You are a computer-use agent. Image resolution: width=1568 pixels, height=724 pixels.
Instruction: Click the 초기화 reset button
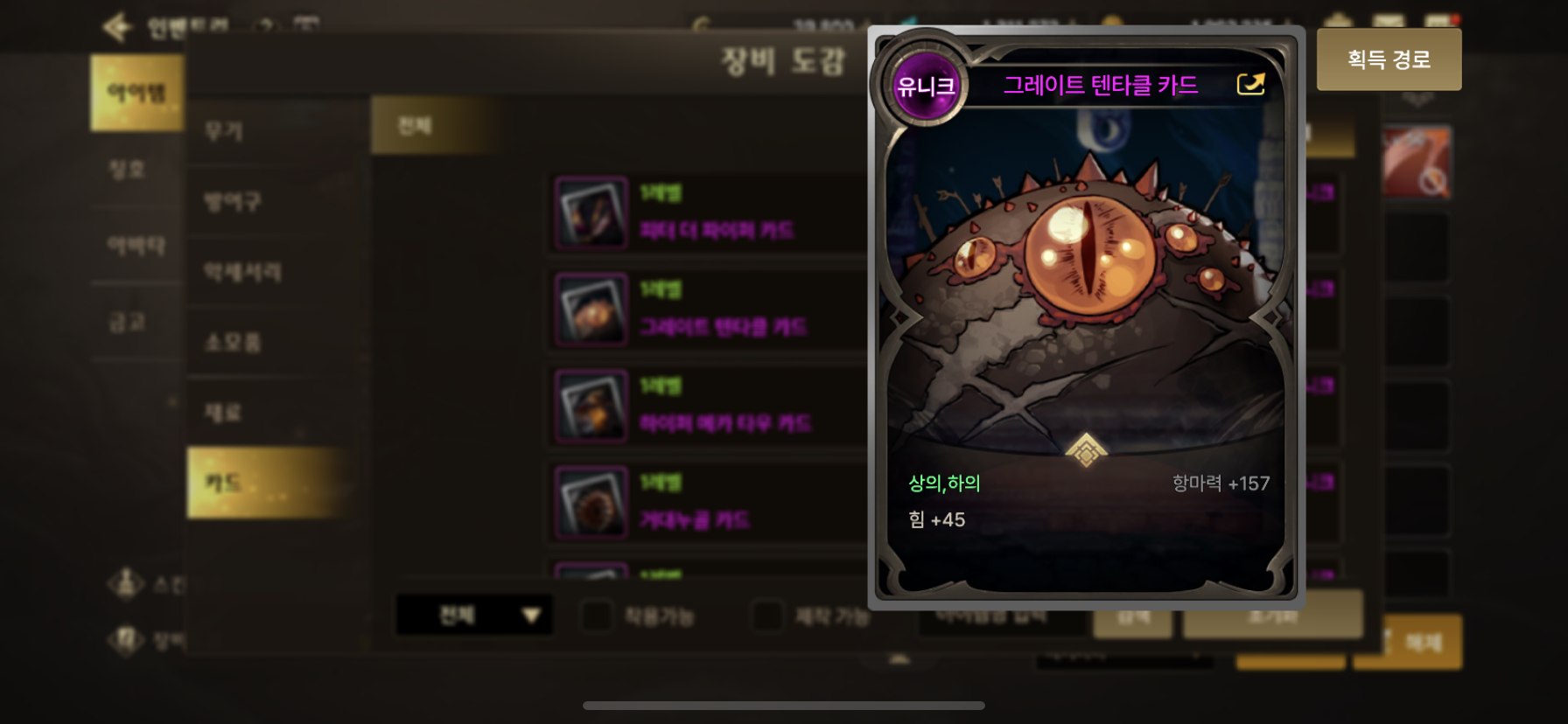[1272, 616]
